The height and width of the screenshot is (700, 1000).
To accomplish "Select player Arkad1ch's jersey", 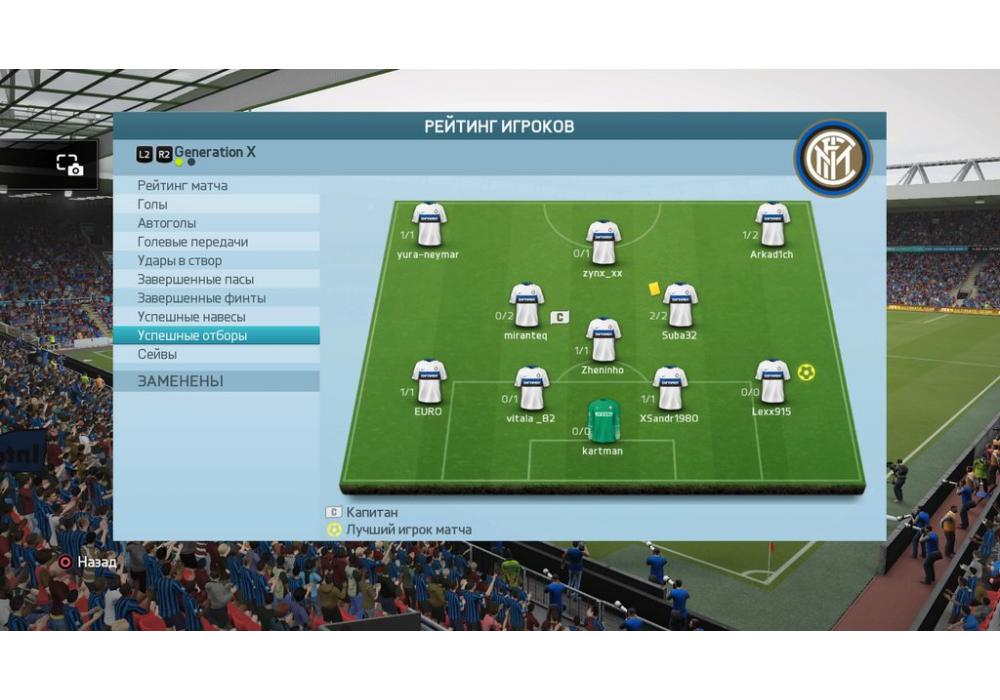I will pos(772,225).
